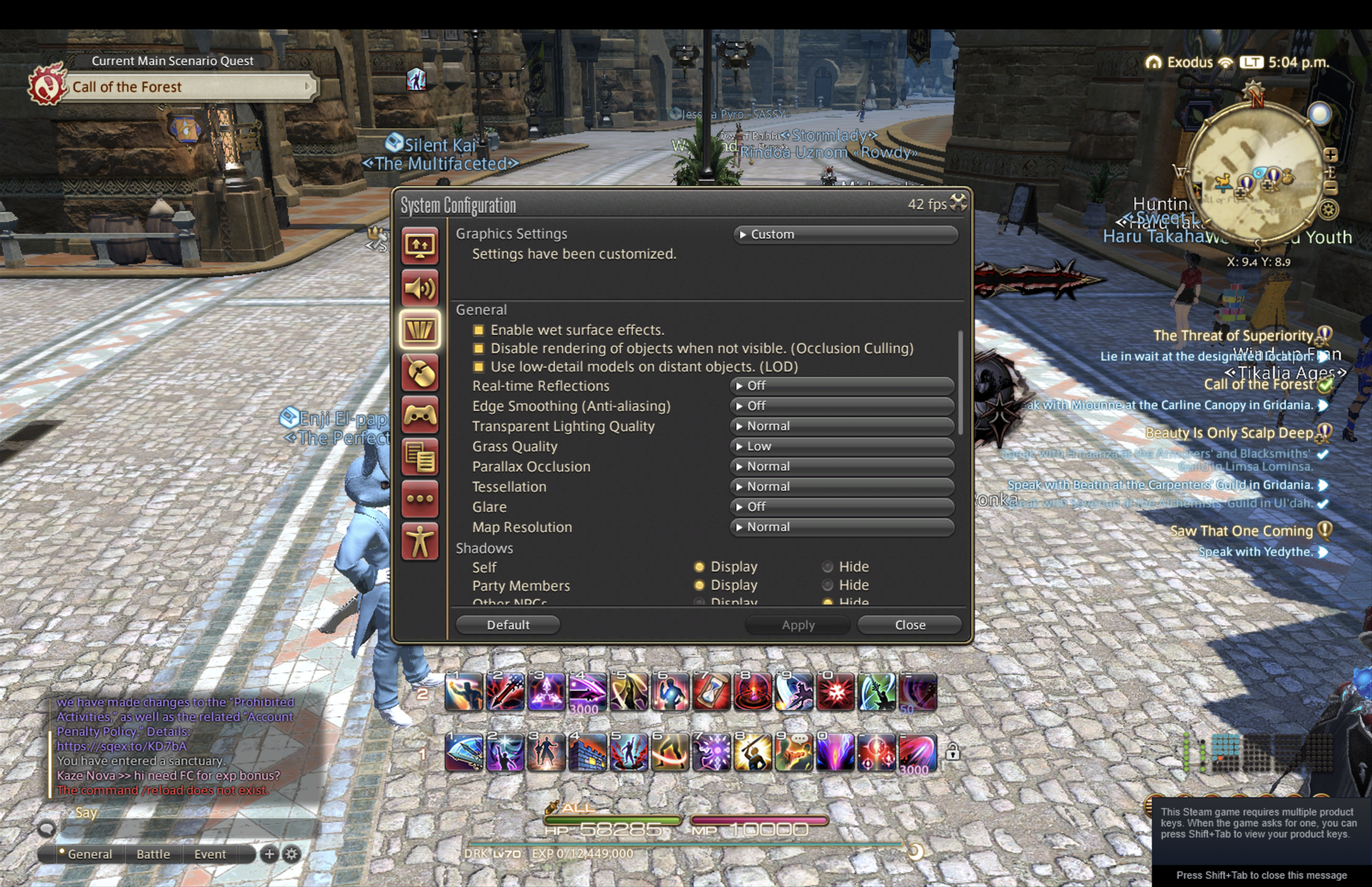Reset settings with the Default button
The height and width of the screenshot is (887, 1372).
click(508, 625)
